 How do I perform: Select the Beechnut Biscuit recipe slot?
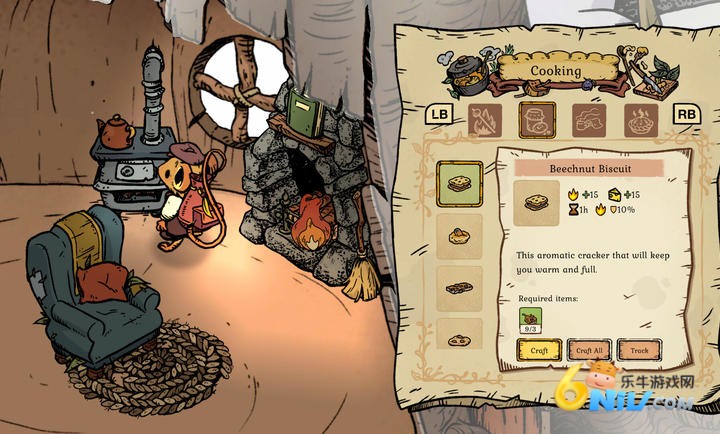(x=461, y=184)
